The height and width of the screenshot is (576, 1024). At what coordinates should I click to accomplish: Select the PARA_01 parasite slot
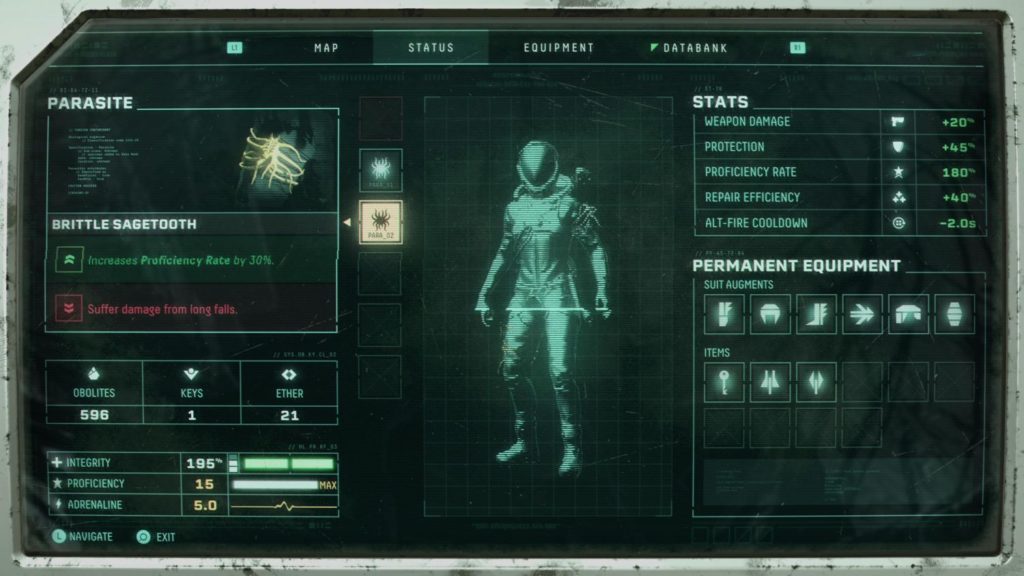coord(380,170)
